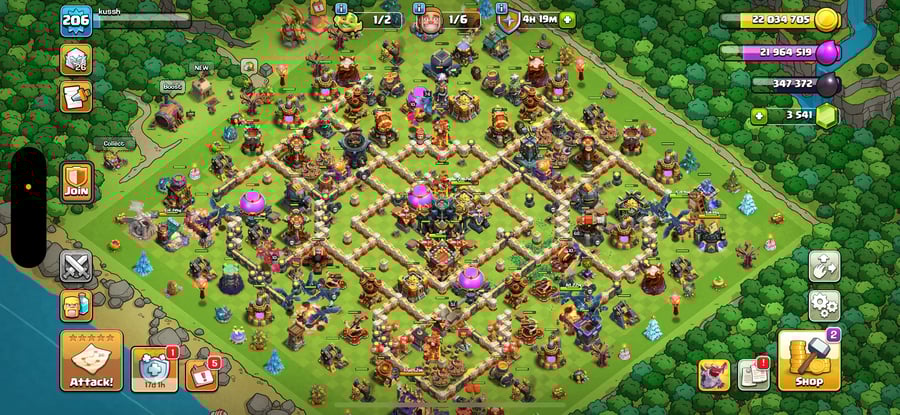Open the army barbarian icon
The height and width of the screenshot is (415, 900).
tap(77, 305)
